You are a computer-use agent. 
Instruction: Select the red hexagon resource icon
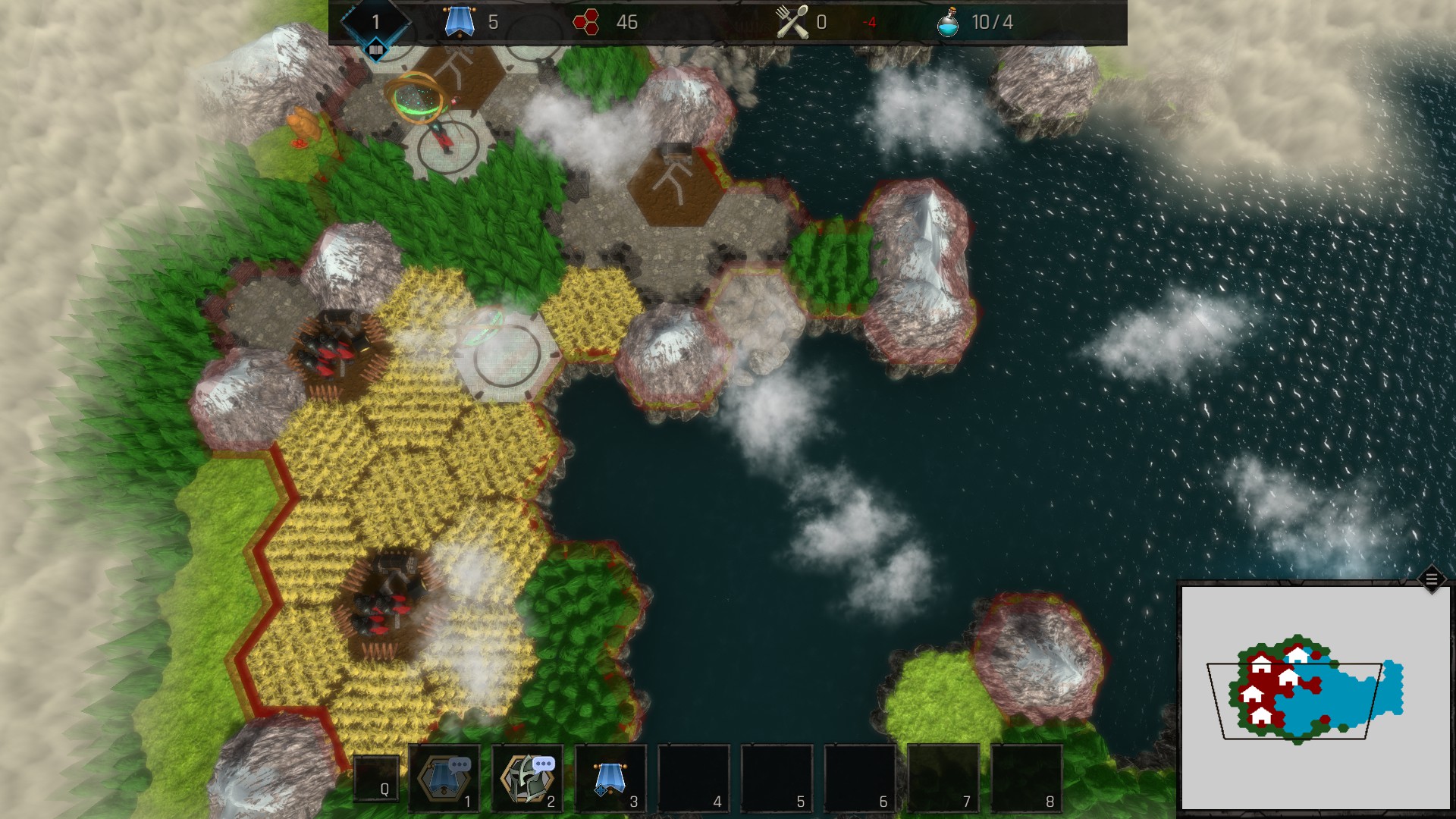586,22
